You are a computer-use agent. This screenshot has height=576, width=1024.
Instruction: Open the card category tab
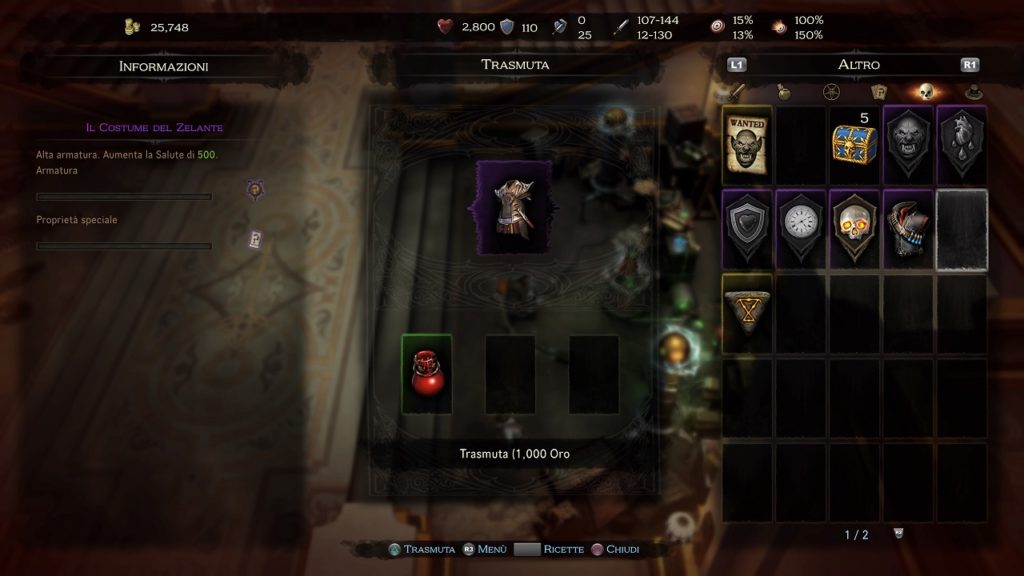878,93
